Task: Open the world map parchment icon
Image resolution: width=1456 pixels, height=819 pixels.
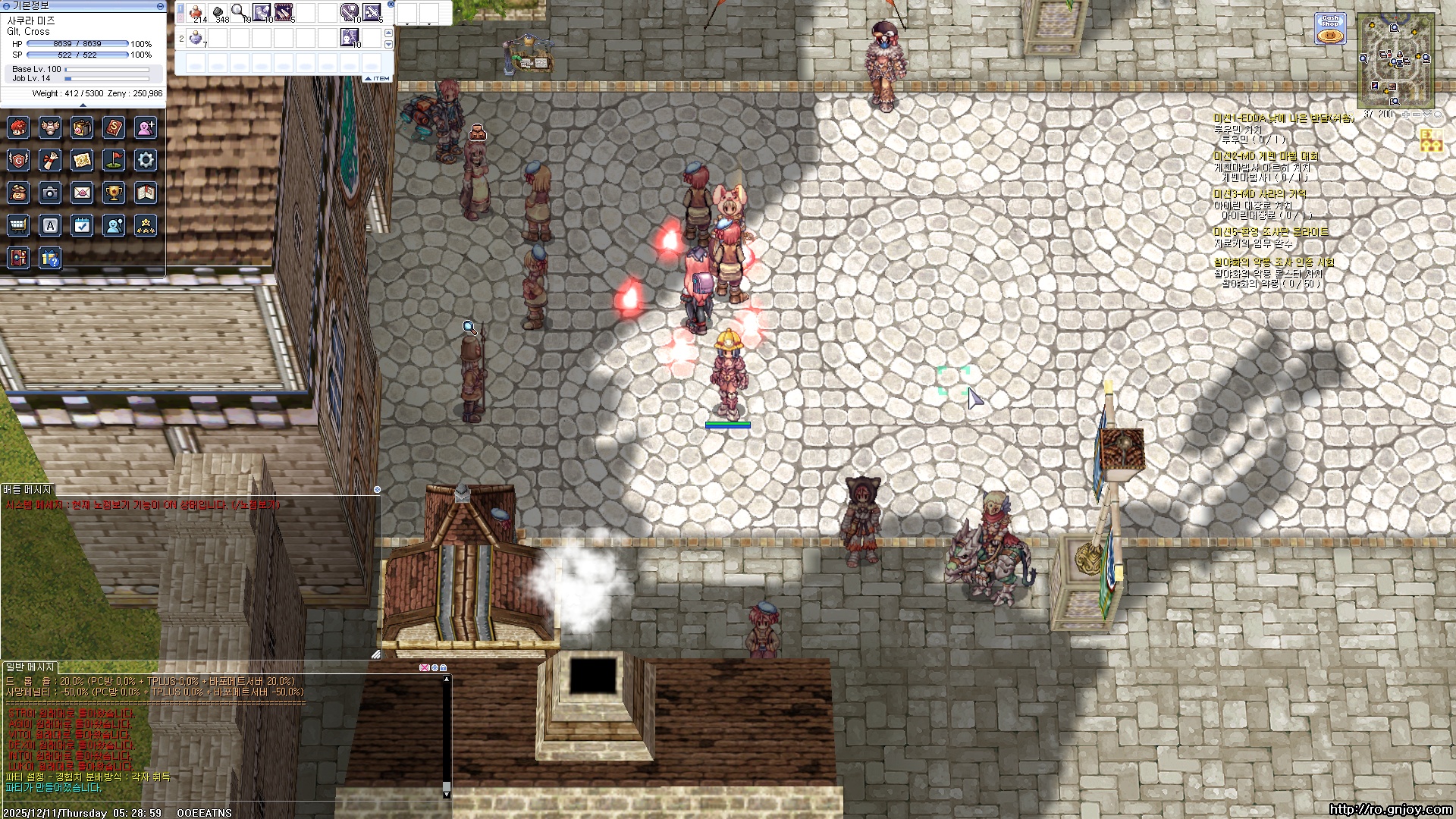Action: [x=82, y=160]
